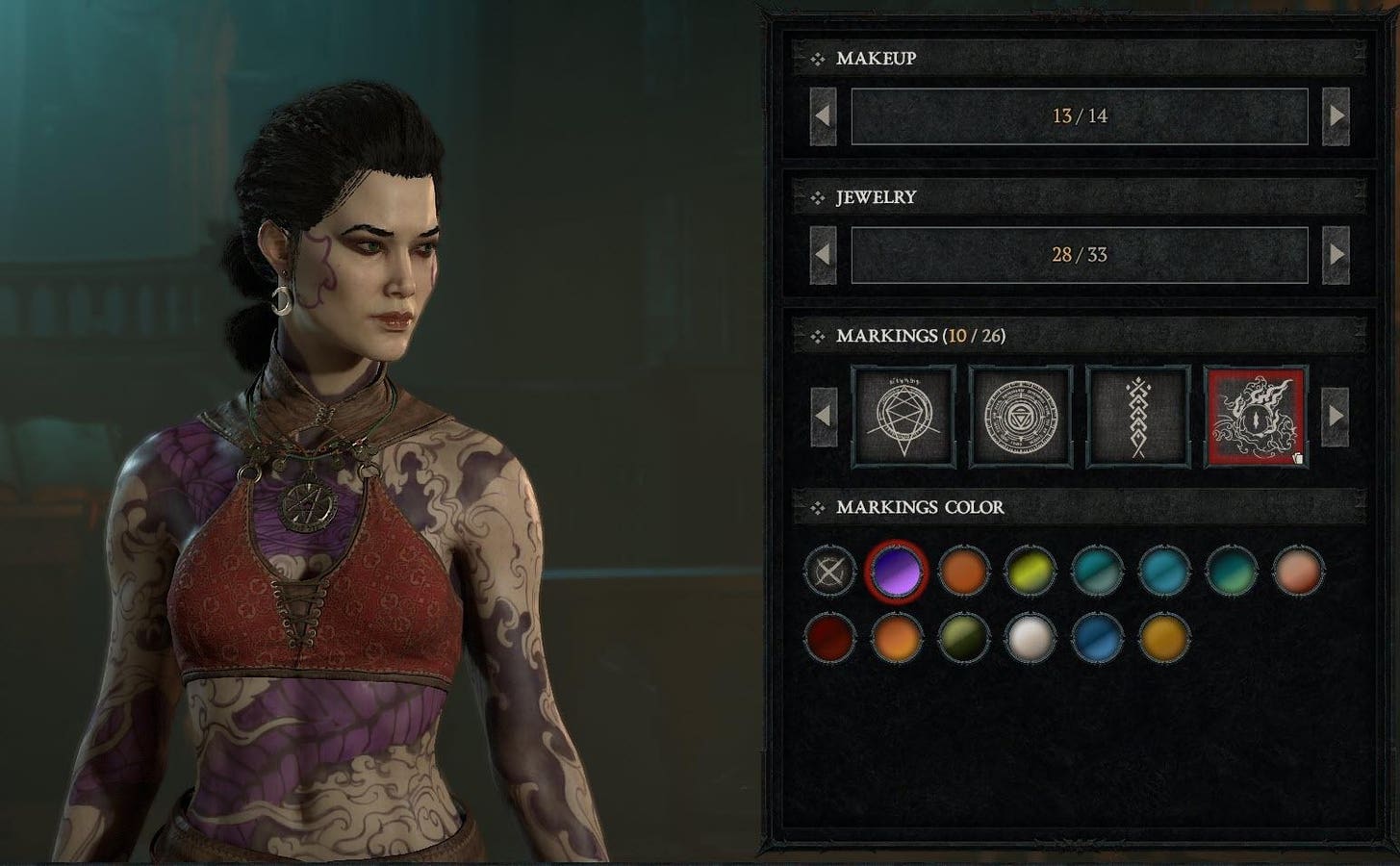The height and width of the screenshot is (866, 1400).
Task: Click the diamond icon beside MARKINGS header
Action: click(x=818, y=336)
